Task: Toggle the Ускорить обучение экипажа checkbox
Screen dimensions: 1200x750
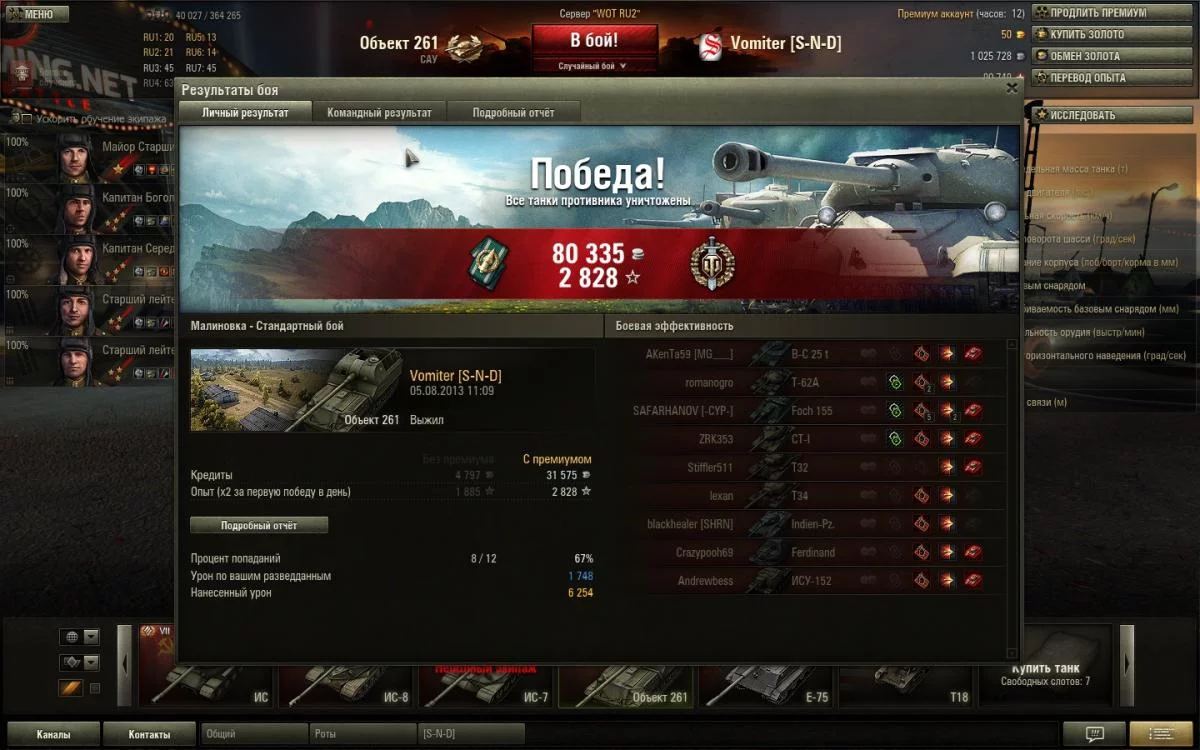Action: (x=26, y=119)
